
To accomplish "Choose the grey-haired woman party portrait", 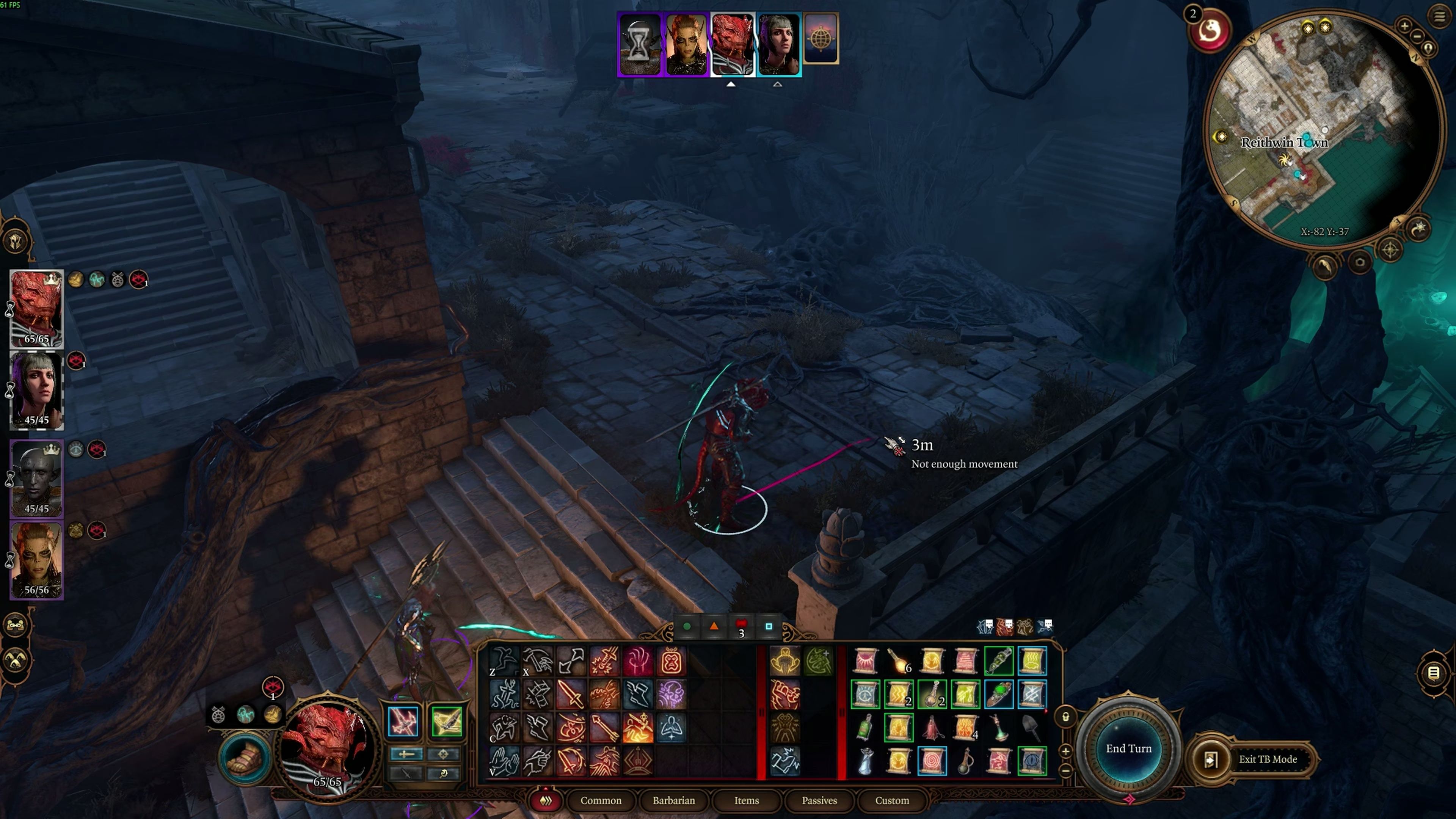I will [x=37, y=390].
